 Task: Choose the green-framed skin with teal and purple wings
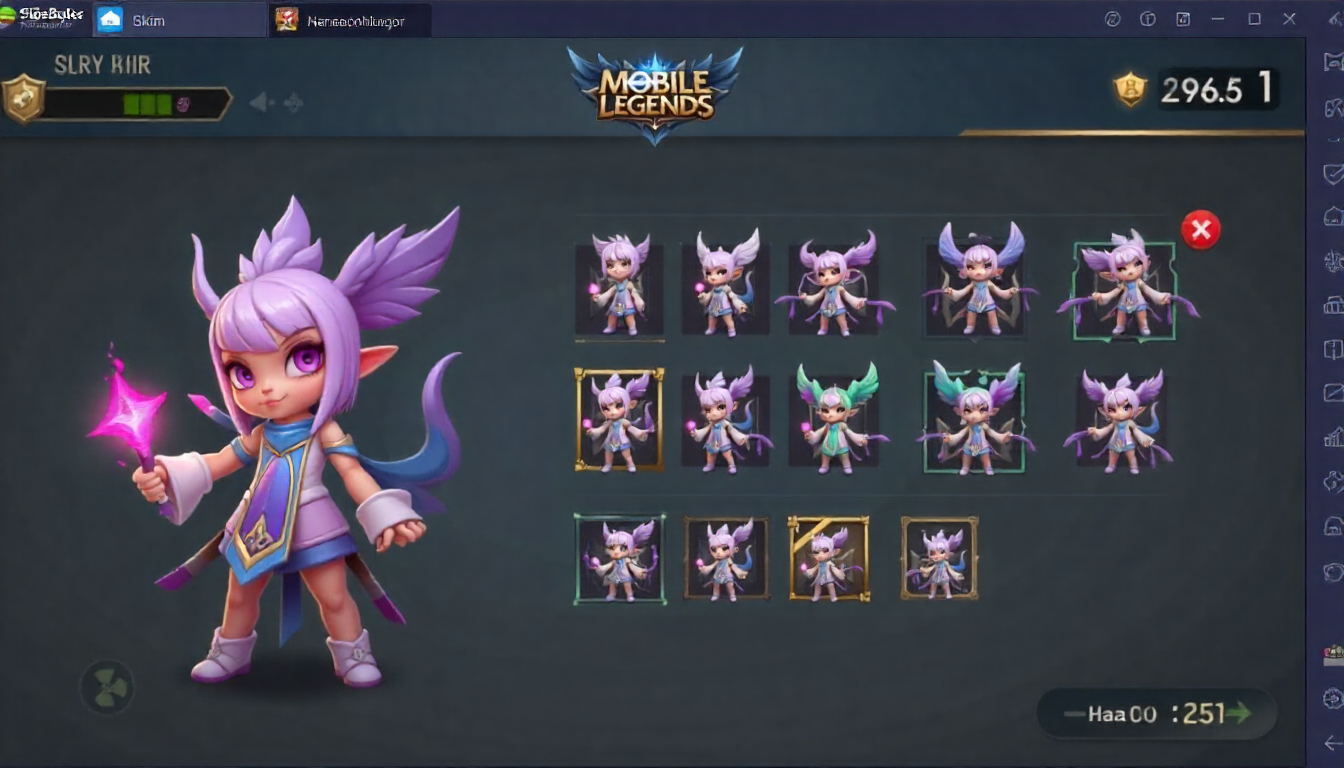coord(975,420)
